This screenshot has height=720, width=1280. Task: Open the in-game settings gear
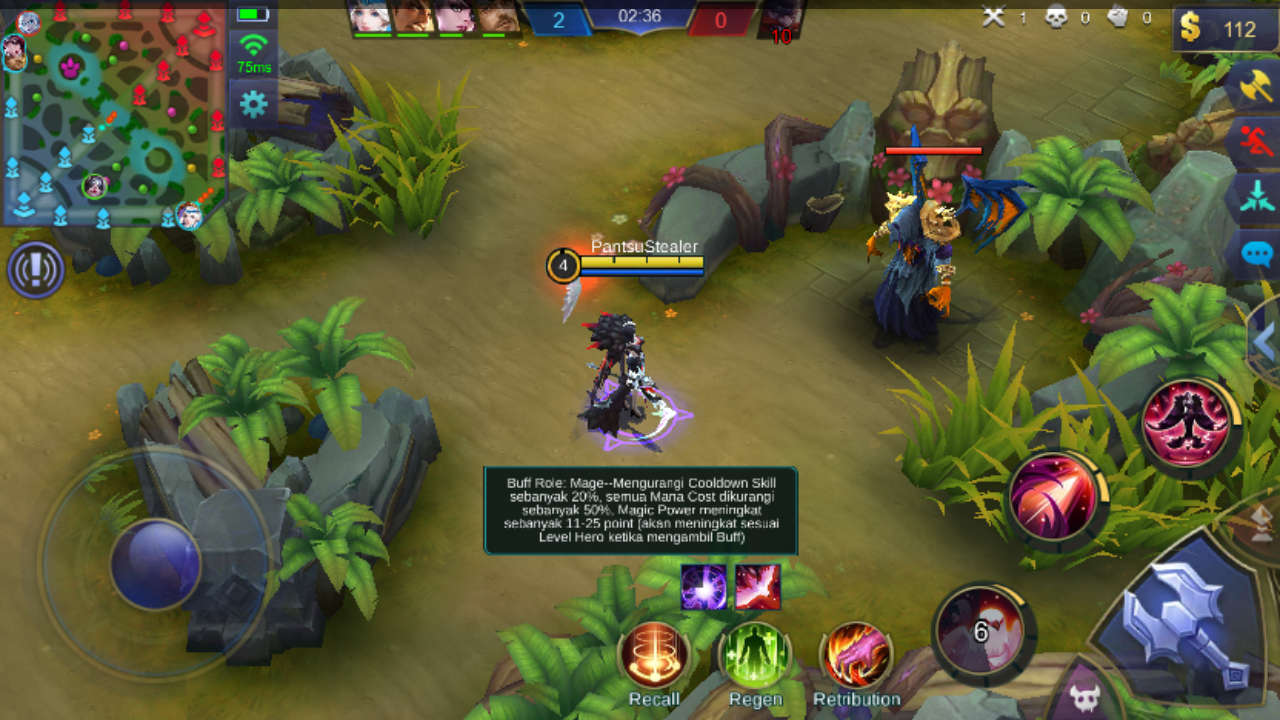click(253, 101)
